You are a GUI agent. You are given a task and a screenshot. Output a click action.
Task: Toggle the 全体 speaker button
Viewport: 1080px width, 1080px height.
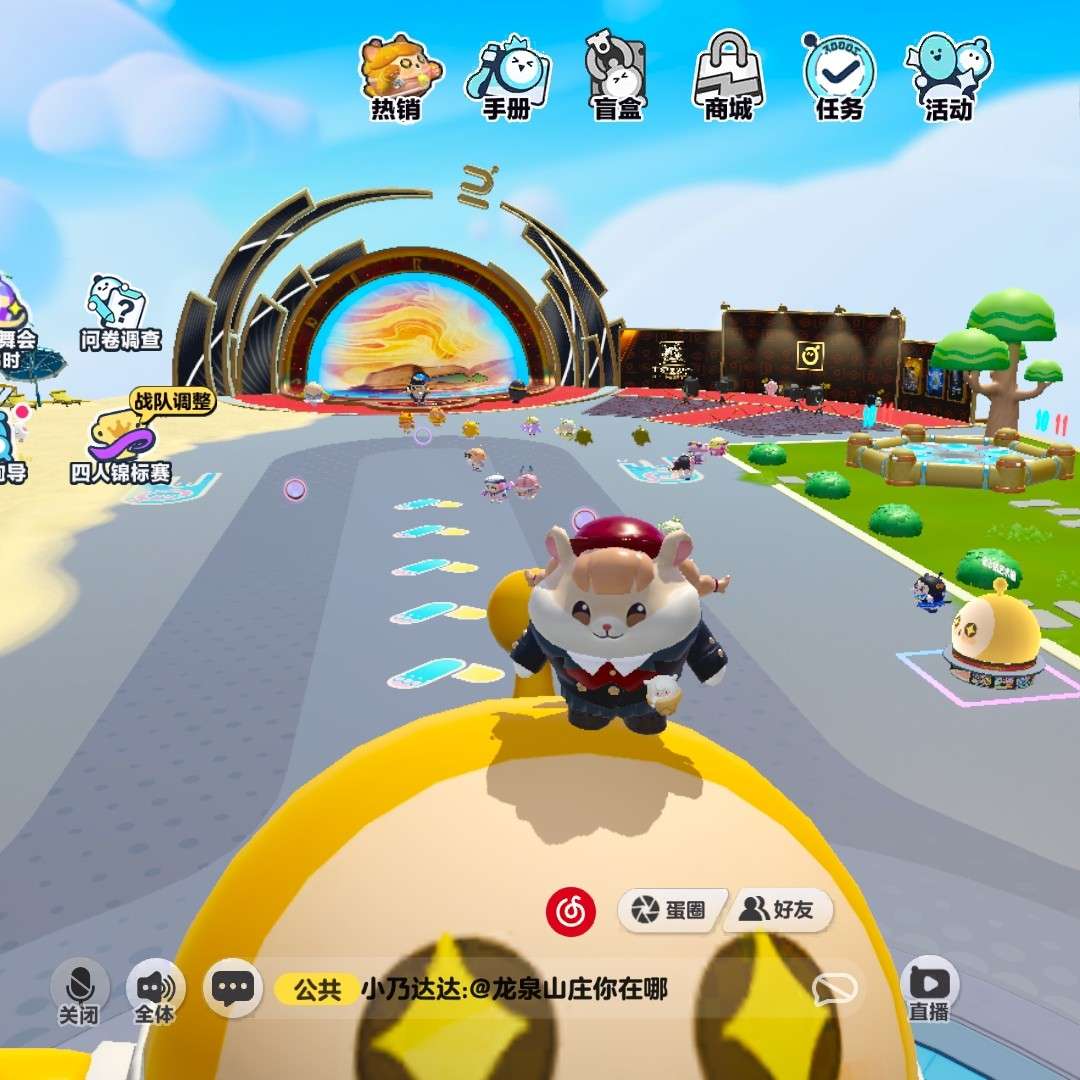point(155,990)
